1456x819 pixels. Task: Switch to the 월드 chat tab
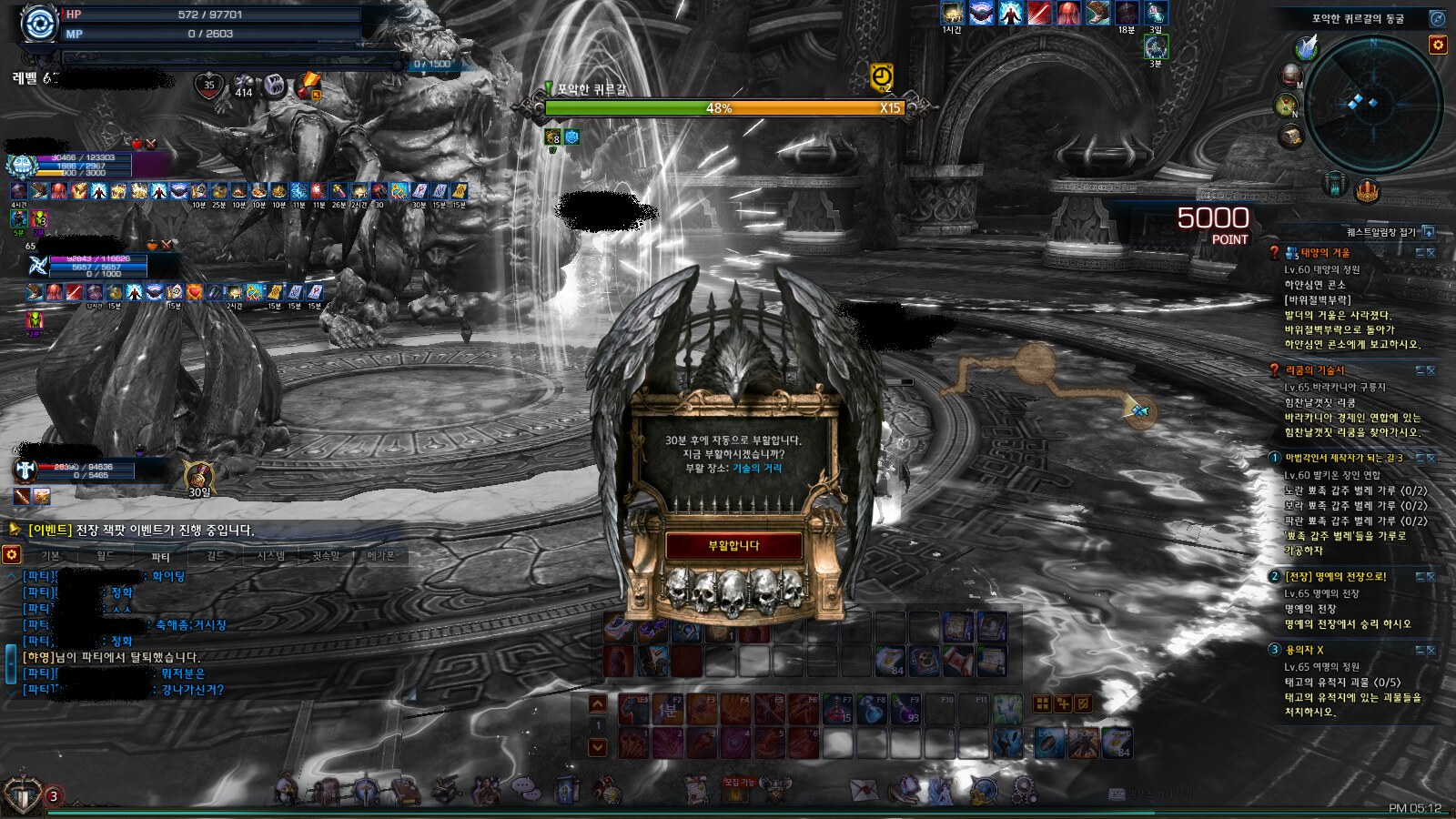click(106, 556)
